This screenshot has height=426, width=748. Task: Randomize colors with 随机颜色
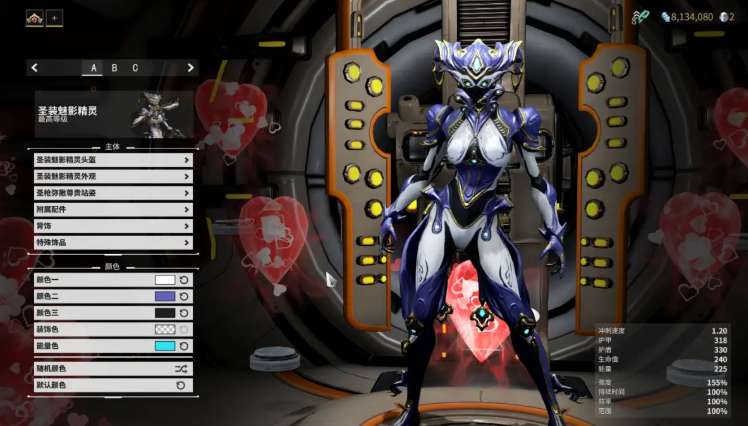pyautogui.click(x=112, y=369)
